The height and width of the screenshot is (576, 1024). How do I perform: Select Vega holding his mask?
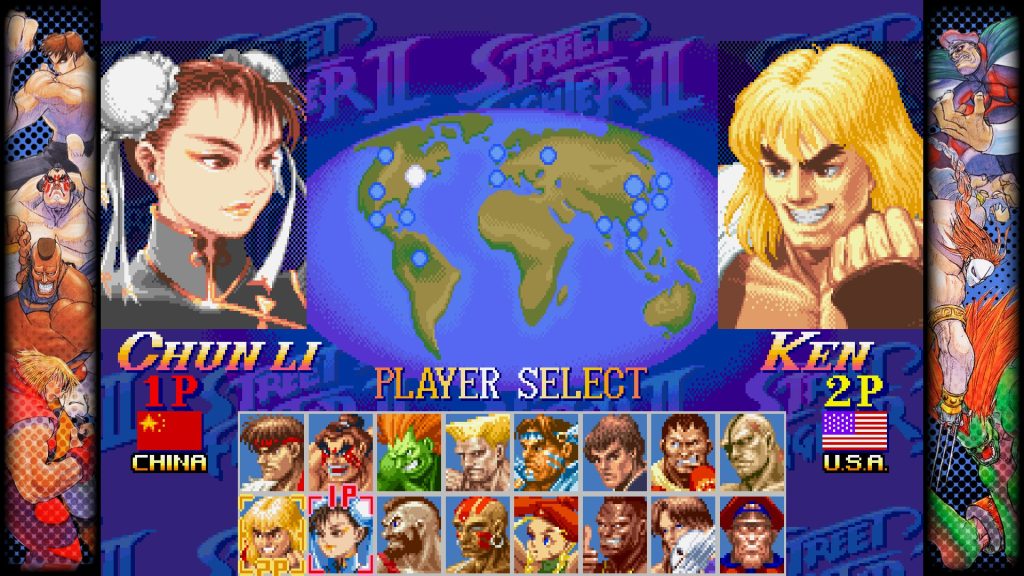(684, 531)
